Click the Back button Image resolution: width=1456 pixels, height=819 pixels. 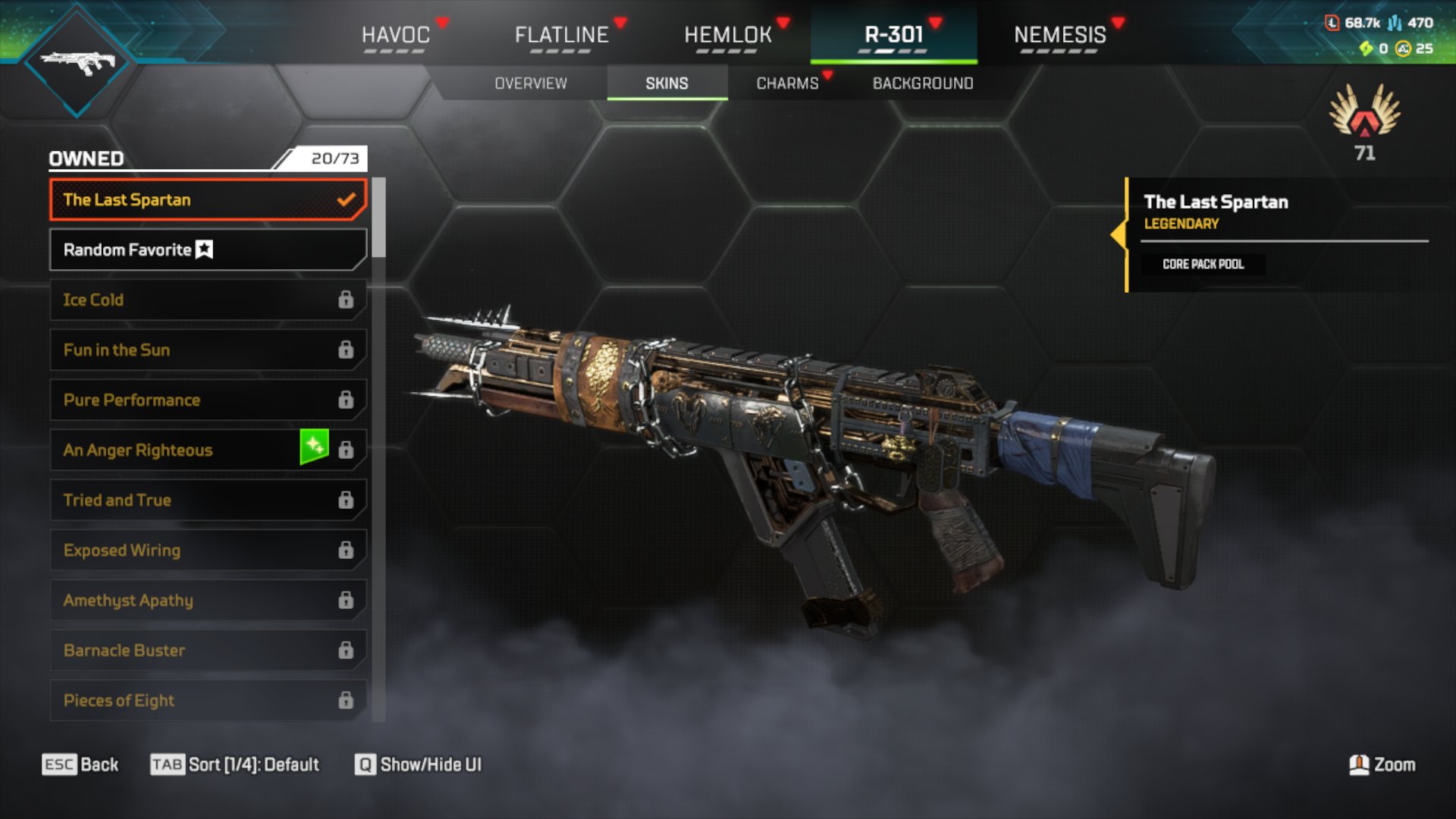click(x=80, y=764)
